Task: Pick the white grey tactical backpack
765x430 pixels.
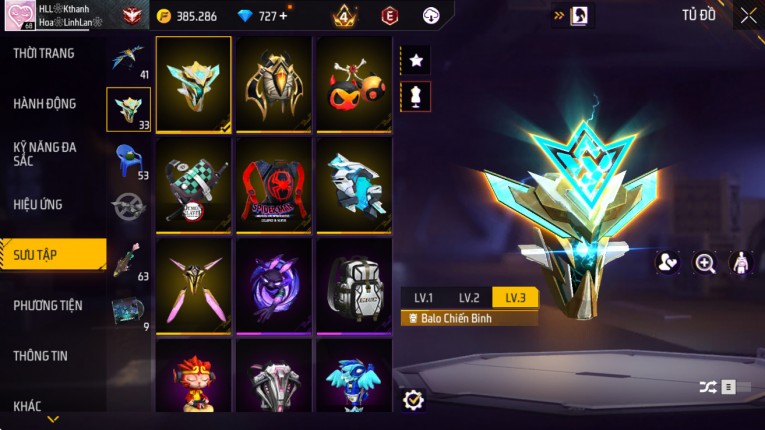Action: pos(354,285)
